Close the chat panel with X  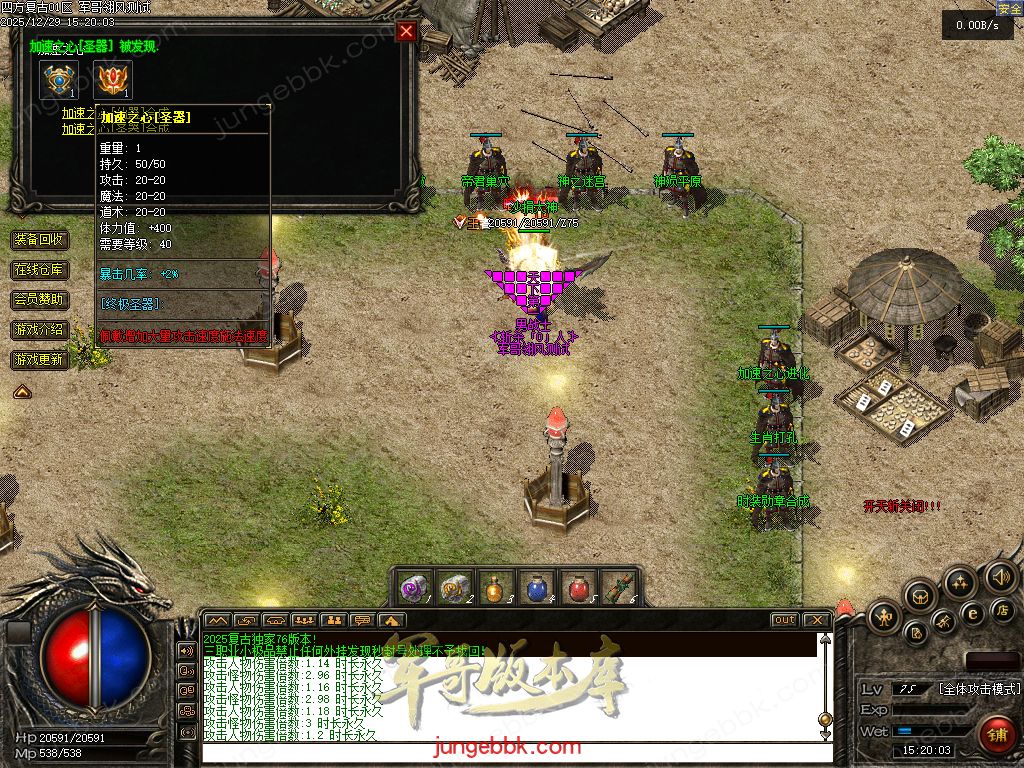coord(817,620)
